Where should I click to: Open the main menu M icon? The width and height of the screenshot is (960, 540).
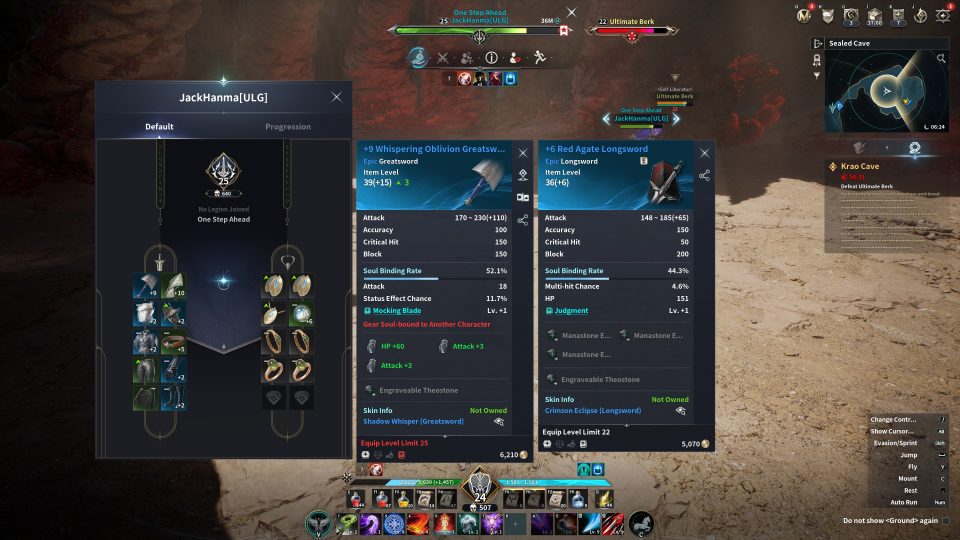click(x=805, y=15)
